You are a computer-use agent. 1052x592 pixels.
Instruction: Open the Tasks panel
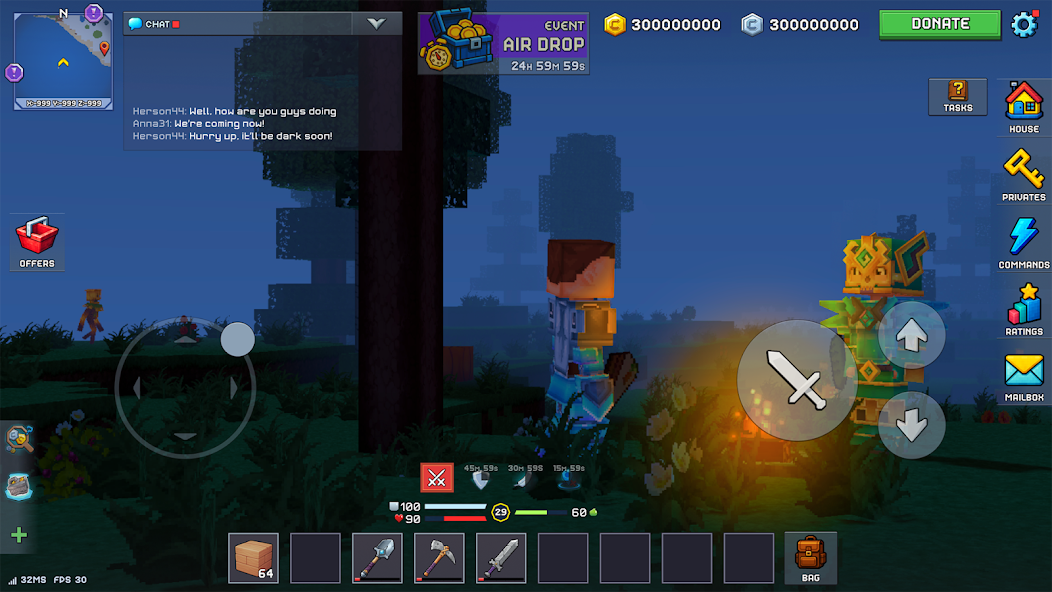click(x=957, y=96)
